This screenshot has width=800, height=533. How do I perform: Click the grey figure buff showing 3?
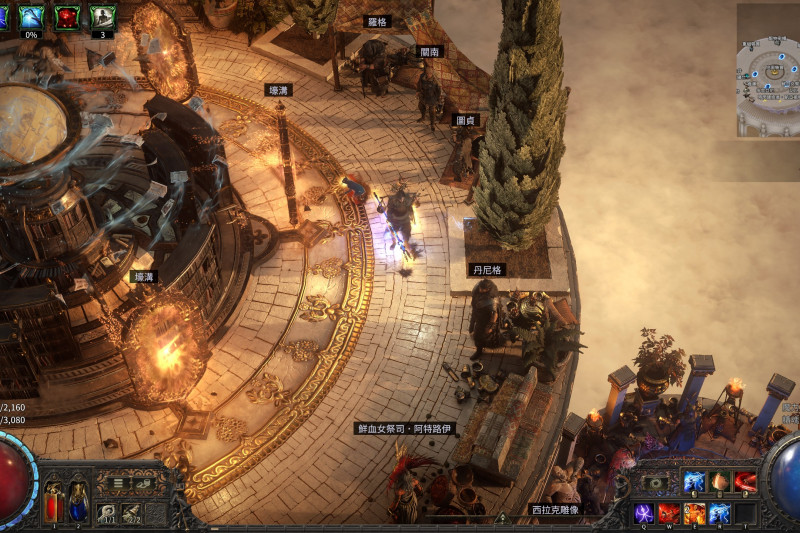[102, 17]
